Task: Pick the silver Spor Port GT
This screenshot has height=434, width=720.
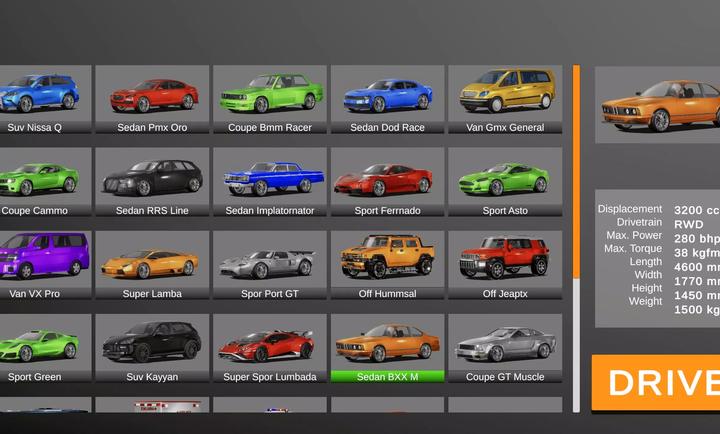Action: click(269, 264)
